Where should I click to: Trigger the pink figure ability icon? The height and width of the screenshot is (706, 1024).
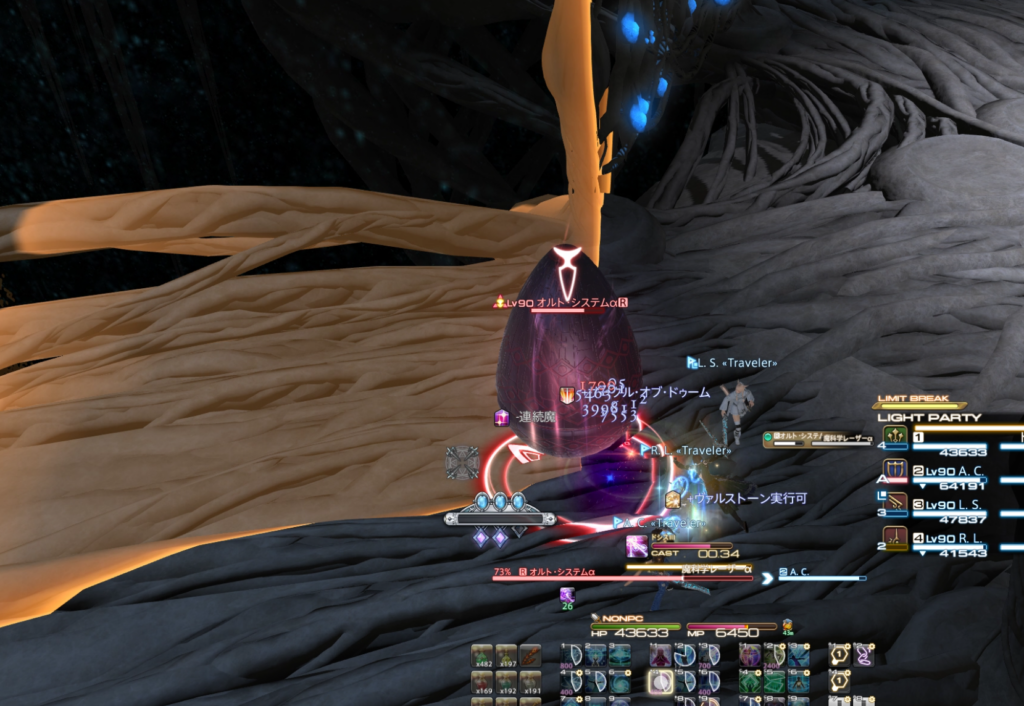(660, 656)
